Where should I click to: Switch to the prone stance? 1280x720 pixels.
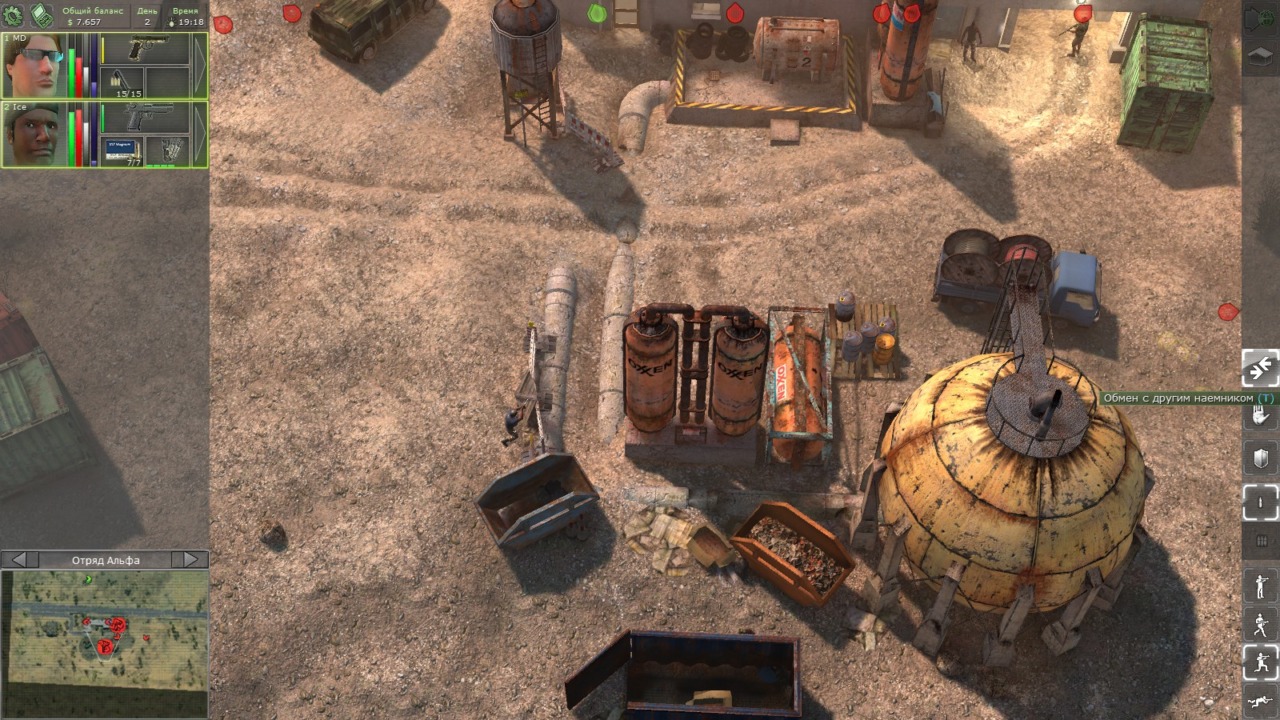(1260, 701)
